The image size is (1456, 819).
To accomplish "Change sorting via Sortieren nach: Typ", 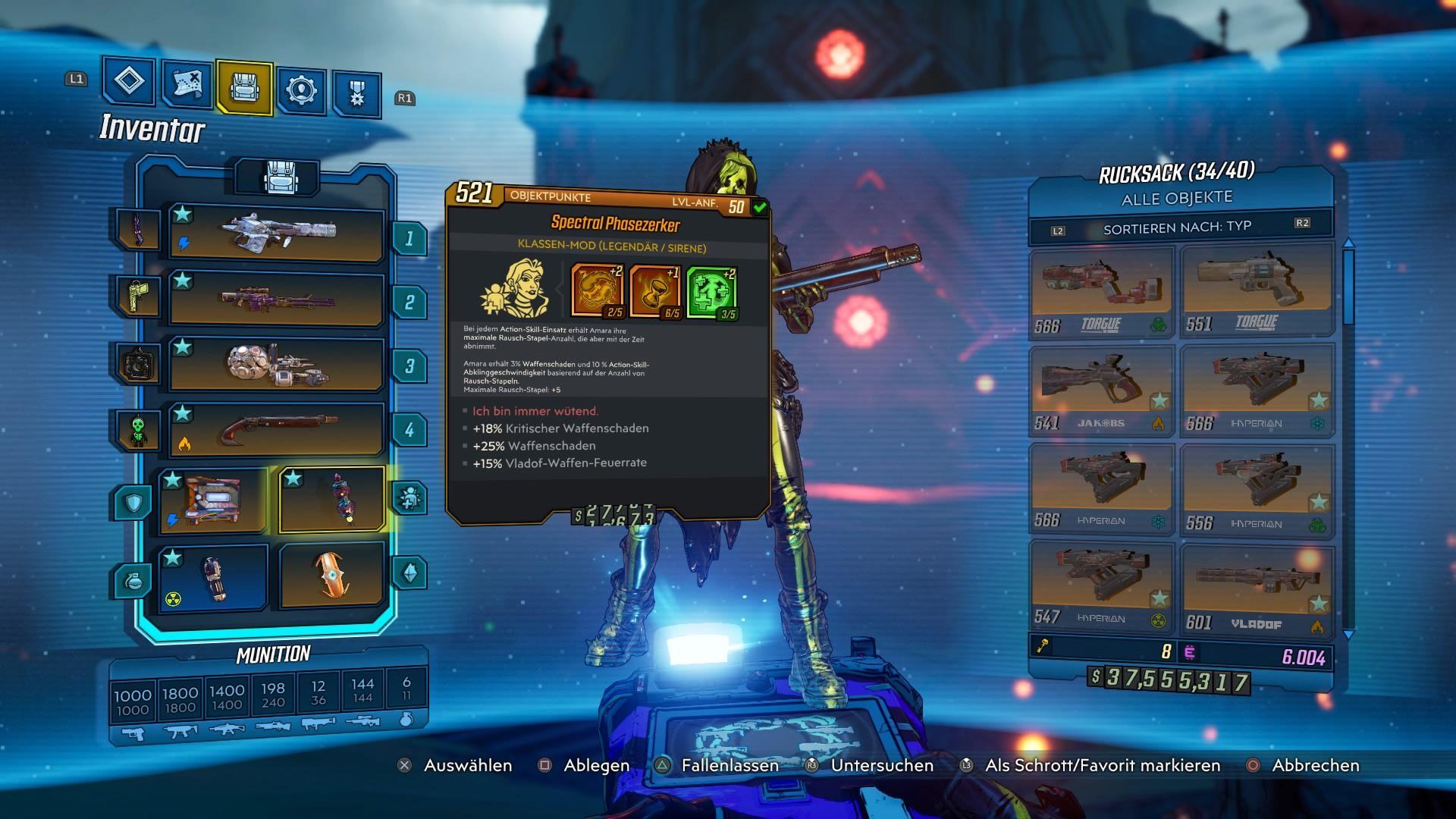I will pyautogui.click(x=1178, y=227).
